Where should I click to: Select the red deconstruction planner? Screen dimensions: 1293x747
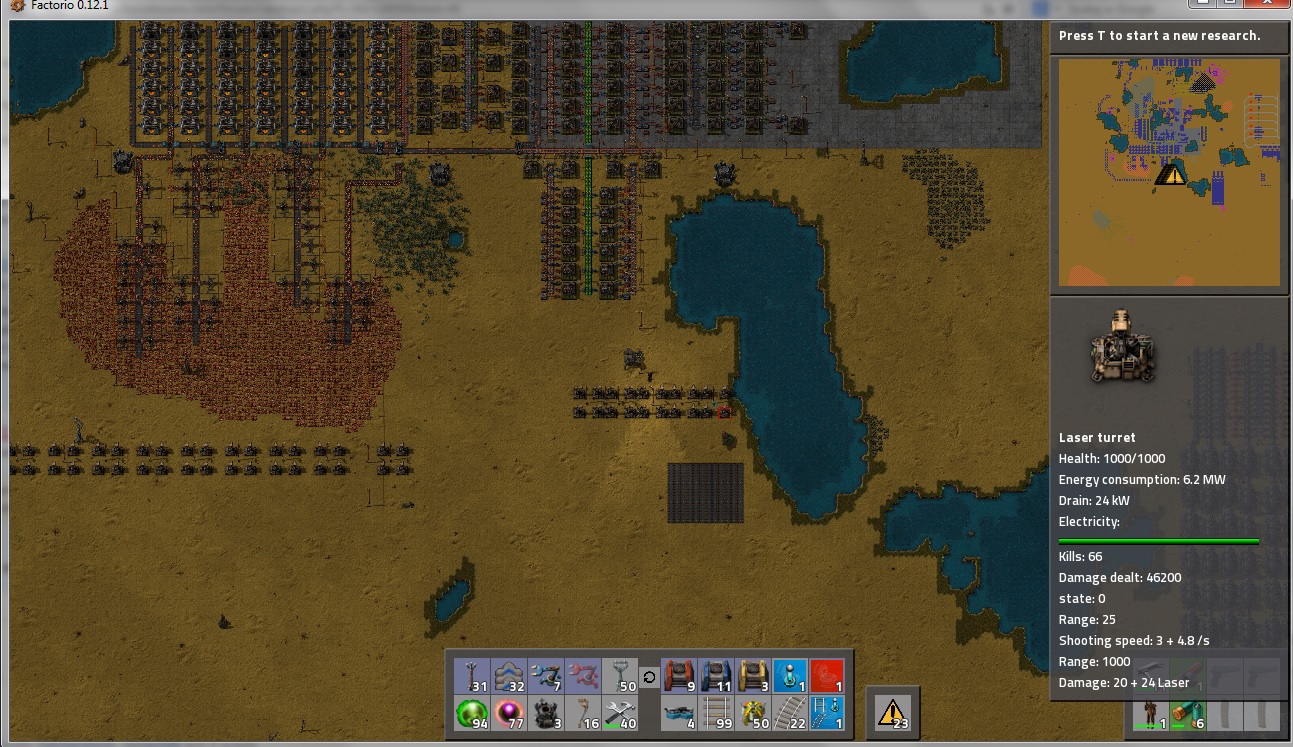coord(827,676)
